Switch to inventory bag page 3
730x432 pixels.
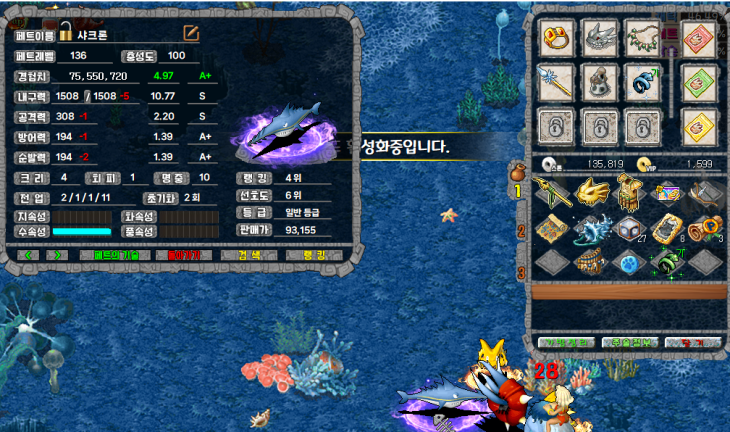click(520, 270)
